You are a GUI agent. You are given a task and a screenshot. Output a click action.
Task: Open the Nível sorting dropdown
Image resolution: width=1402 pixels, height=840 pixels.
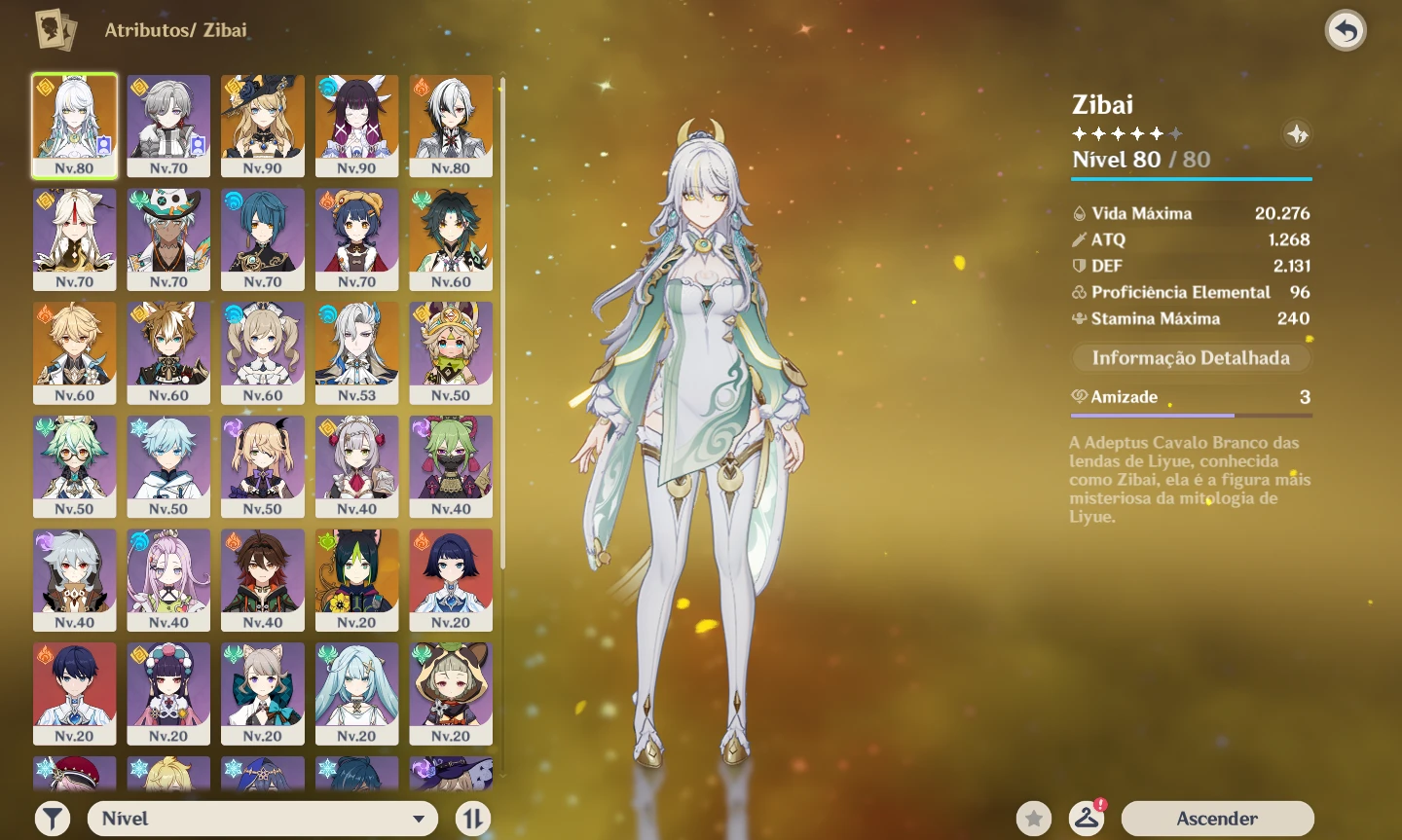pyautogui.click(x=263, y=818)
